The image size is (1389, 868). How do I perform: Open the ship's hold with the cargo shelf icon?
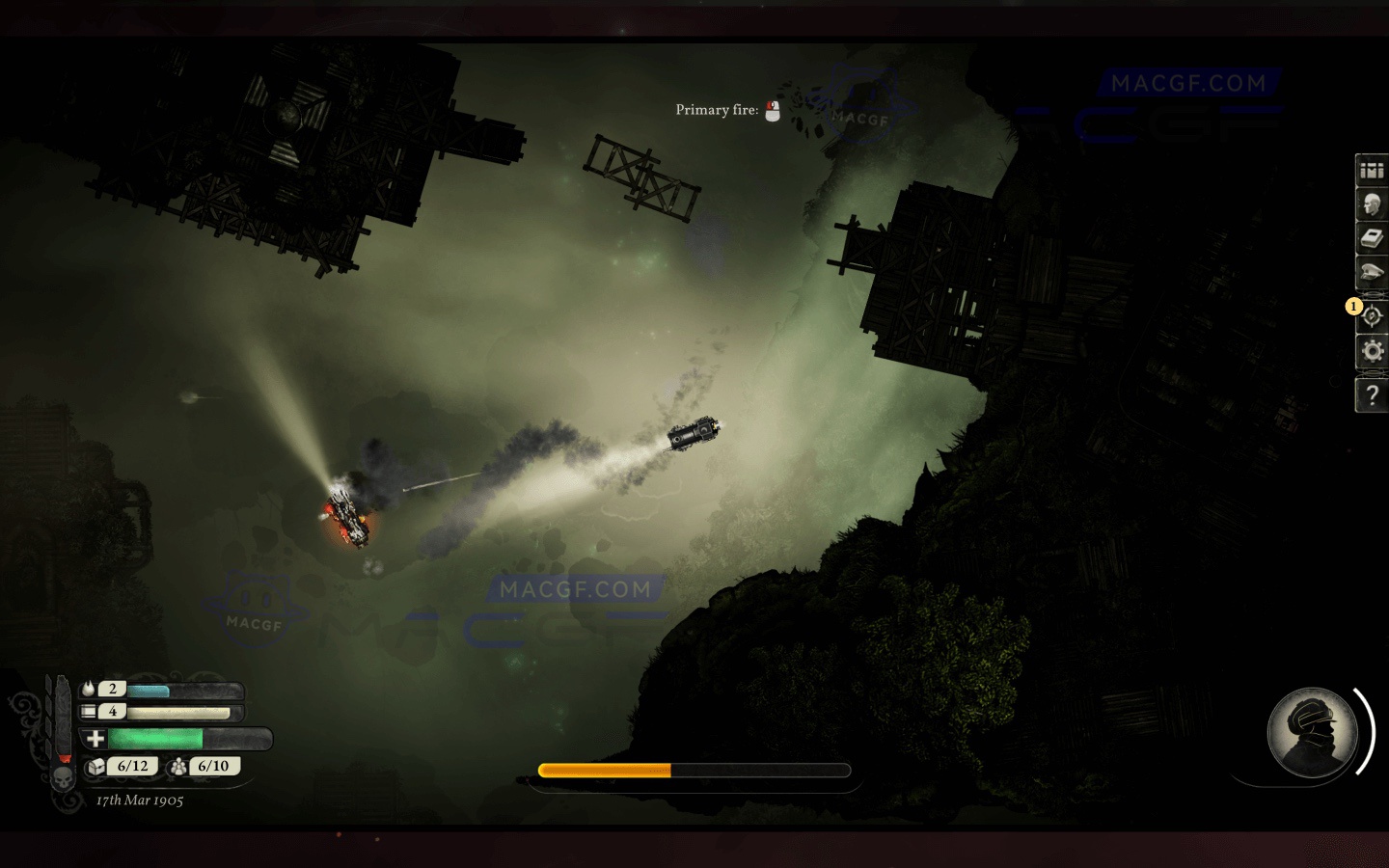point(1372,171)
